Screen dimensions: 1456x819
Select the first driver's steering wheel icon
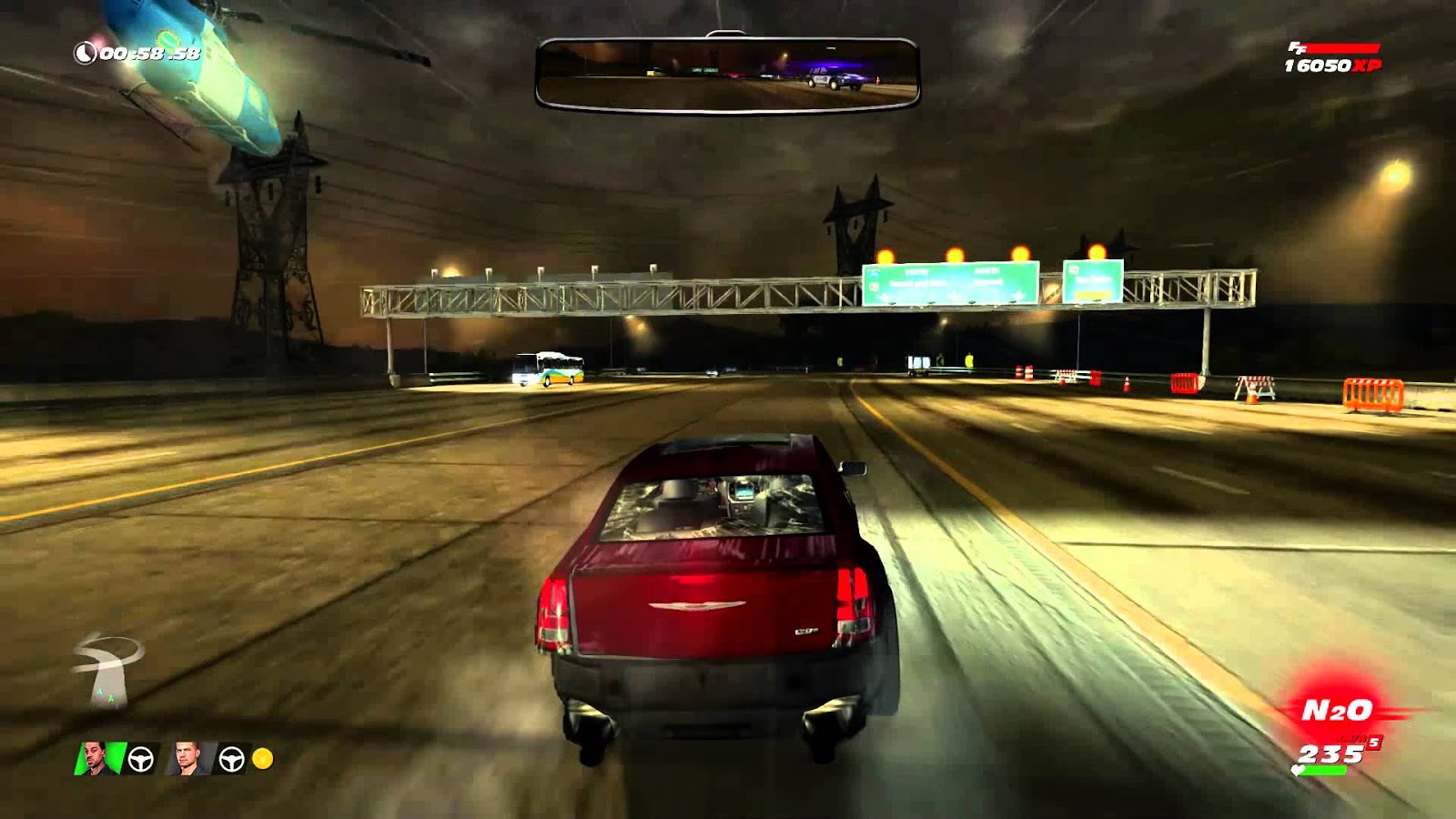click(x=140, y=759)
